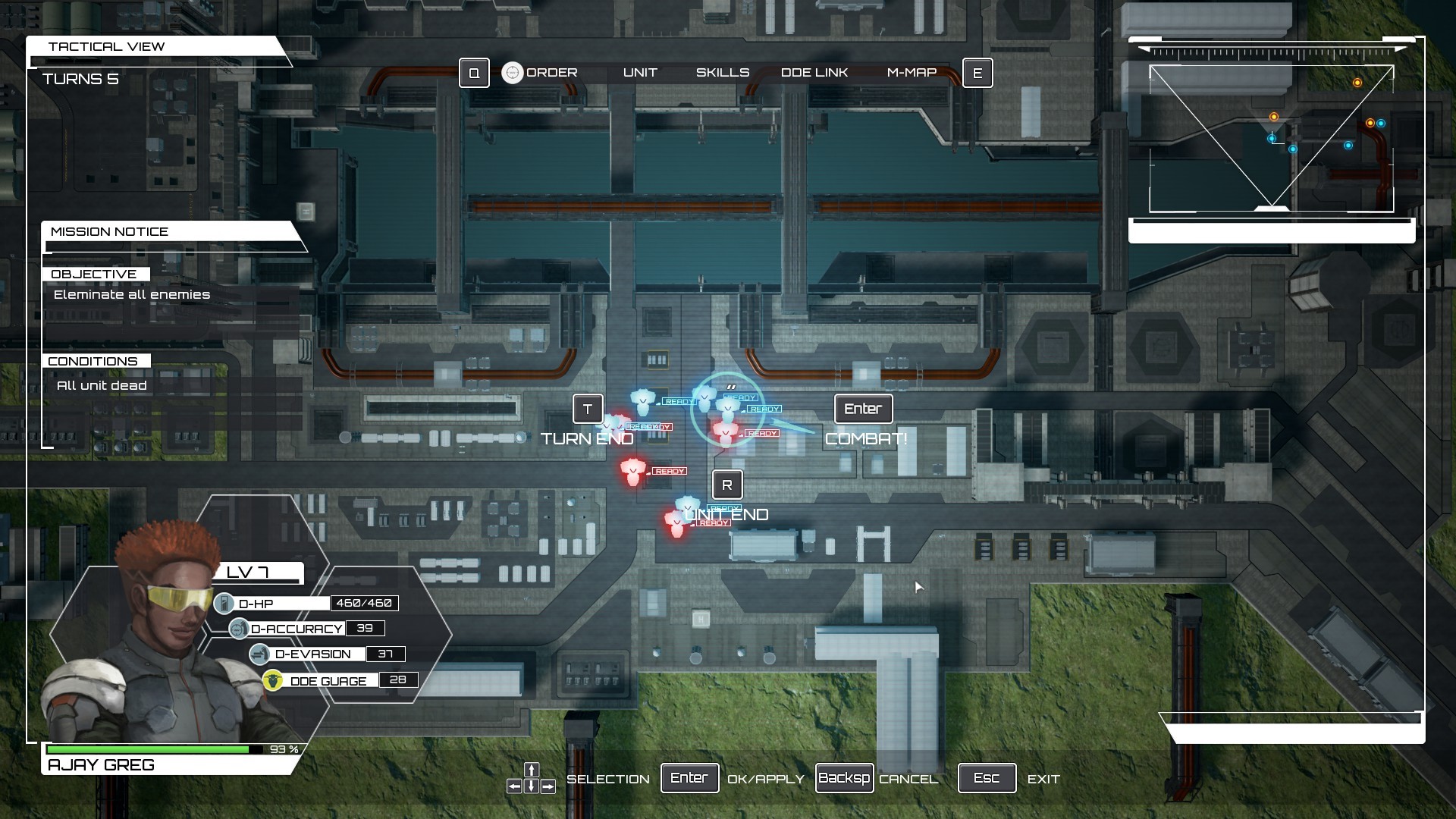Click the ORDER targeting icon
This screenshot has width=1456, height=819.
514,72
